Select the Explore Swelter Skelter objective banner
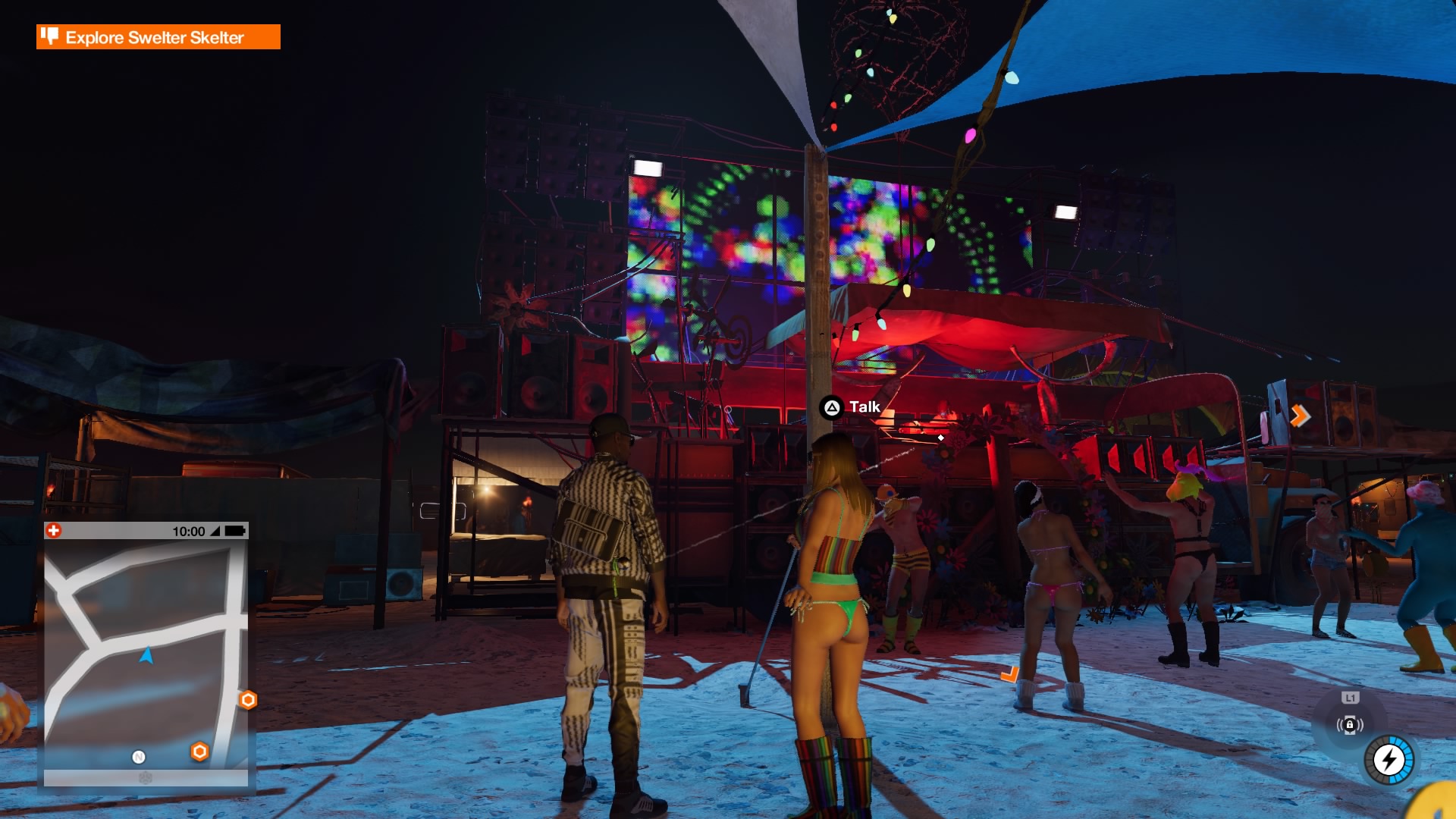The width and height of the screenshot is (1456, 819). pos(158,37)
